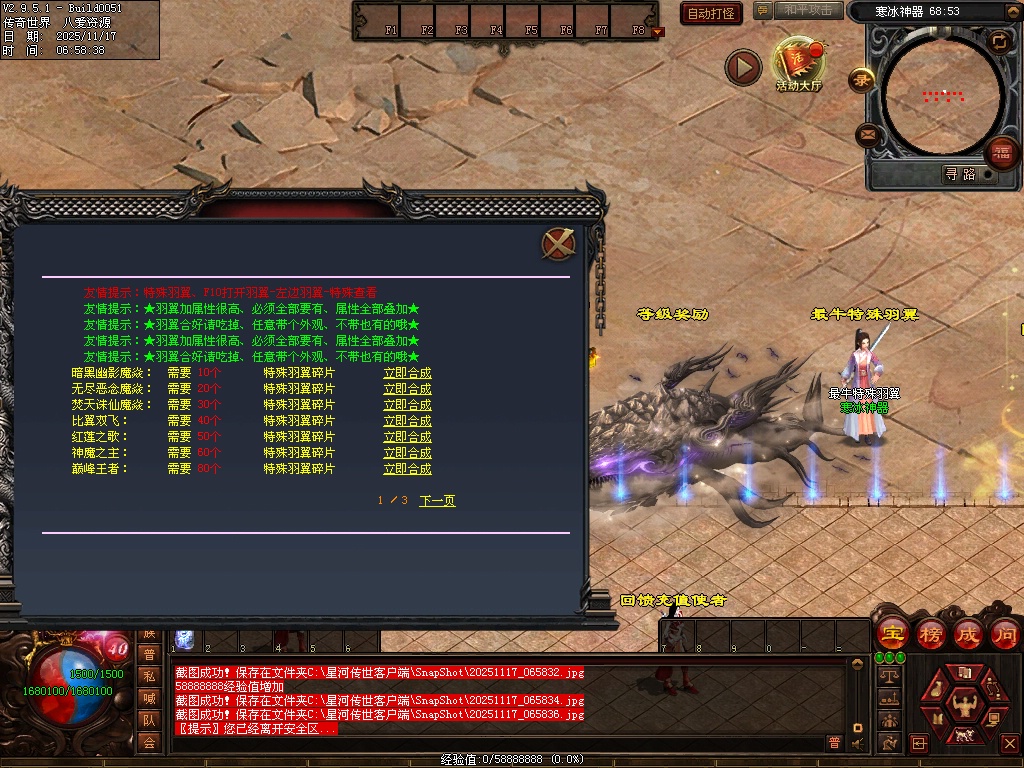1024x768 pixels.
Task: Click the round play arrow button
Action: [x=743, y=68]
